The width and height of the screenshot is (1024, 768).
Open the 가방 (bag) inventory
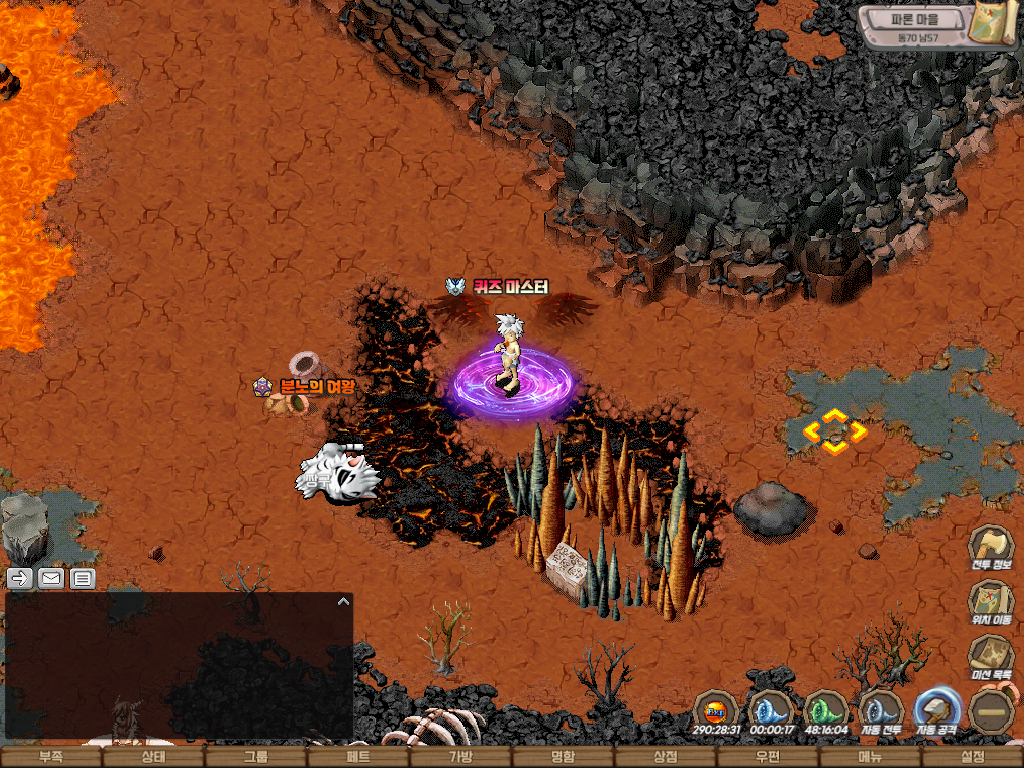[460, 757]
